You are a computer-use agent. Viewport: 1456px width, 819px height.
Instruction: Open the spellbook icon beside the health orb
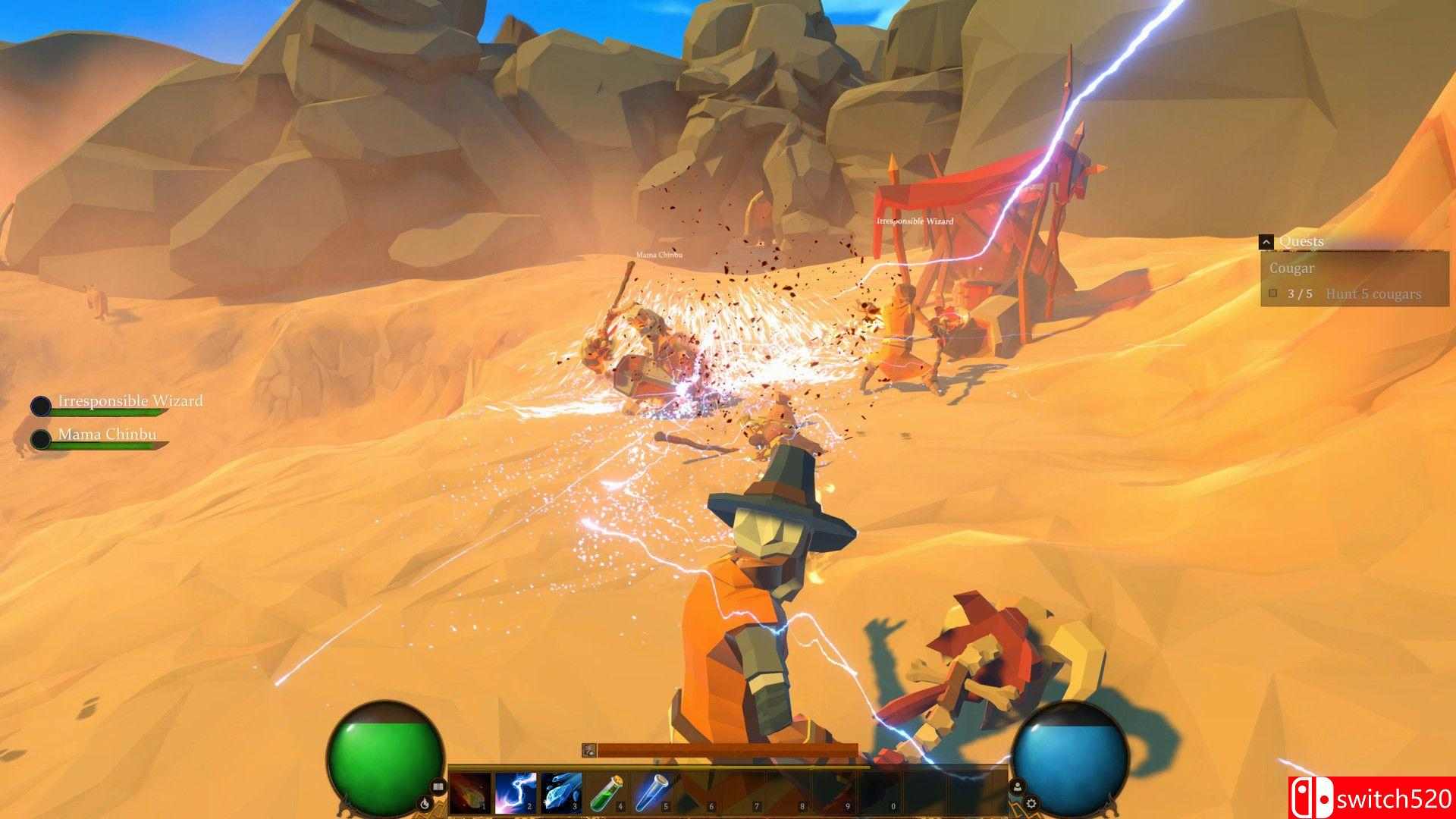438,786
